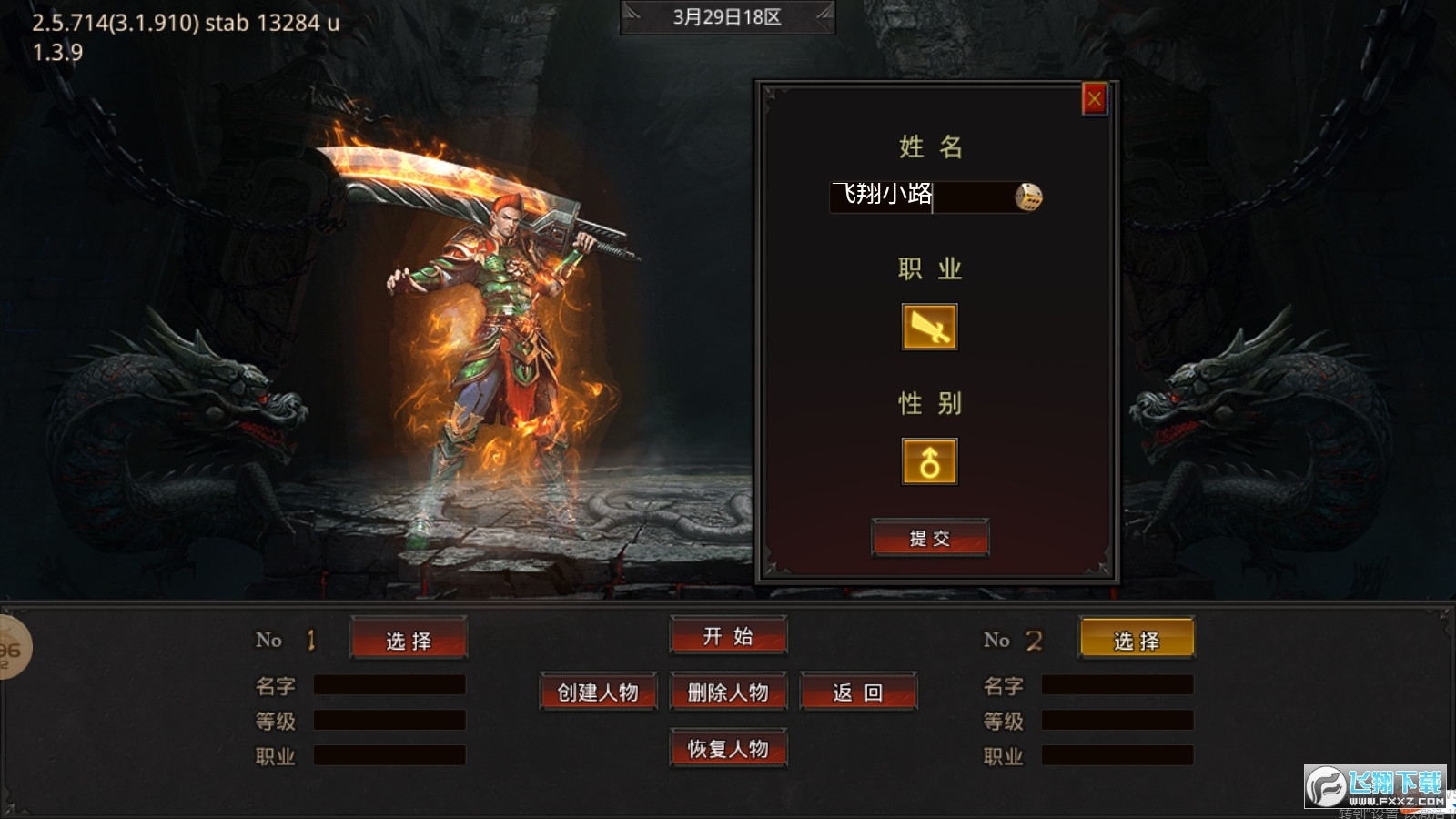1456x819 pixels.
Task: Restore a character with 恢复人物
Action: (x=728, y=749)
